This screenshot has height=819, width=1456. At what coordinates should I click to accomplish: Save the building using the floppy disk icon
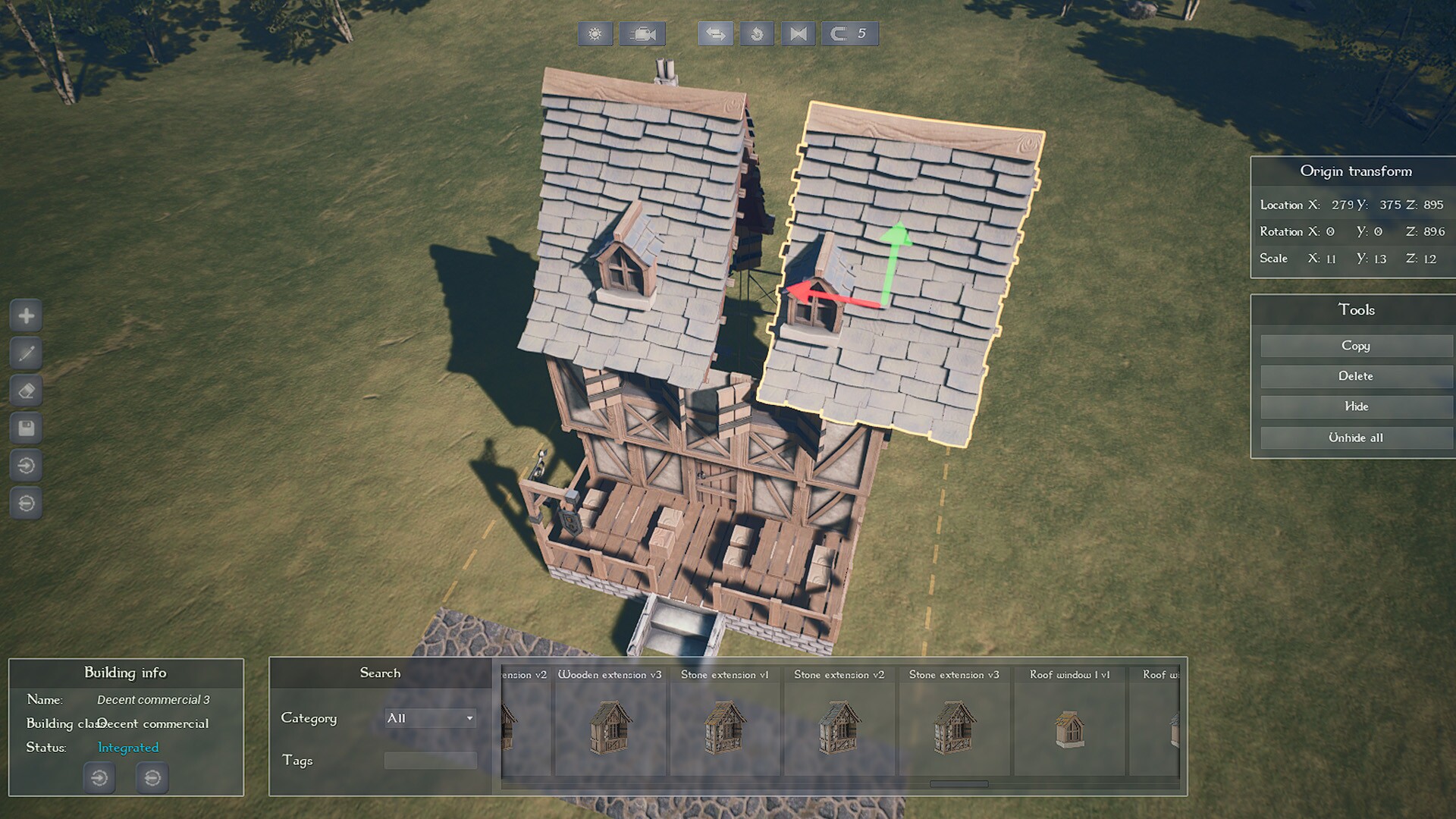click(27, 429)
